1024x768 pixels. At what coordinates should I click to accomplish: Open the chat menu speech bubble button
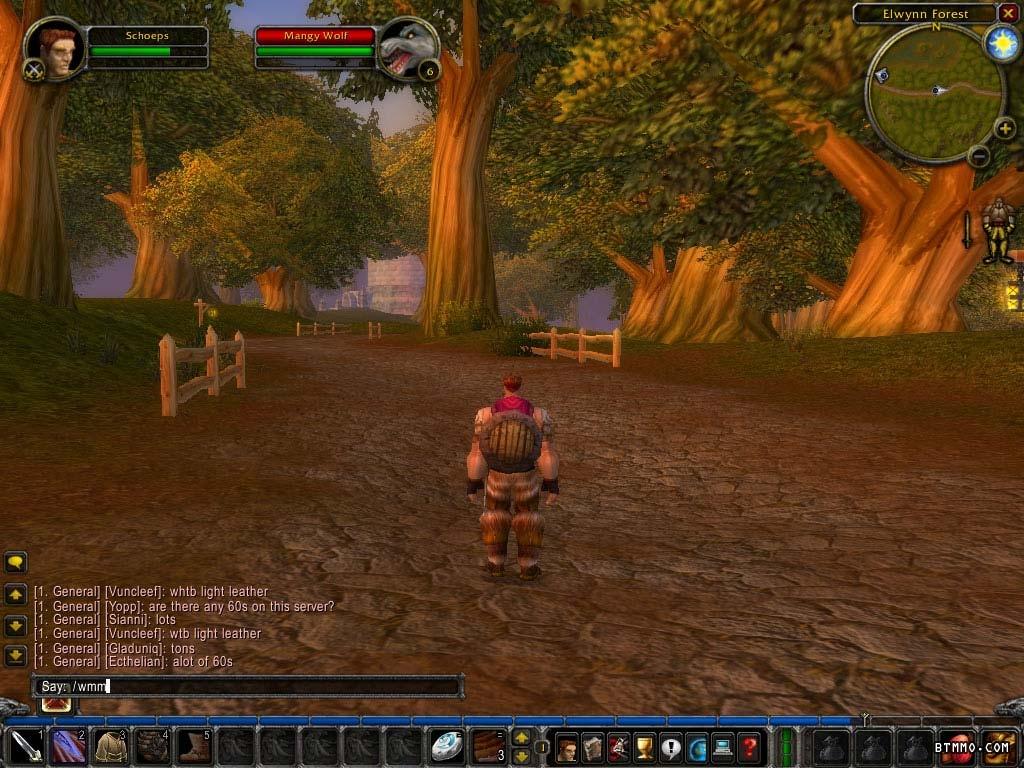[15, 562]
